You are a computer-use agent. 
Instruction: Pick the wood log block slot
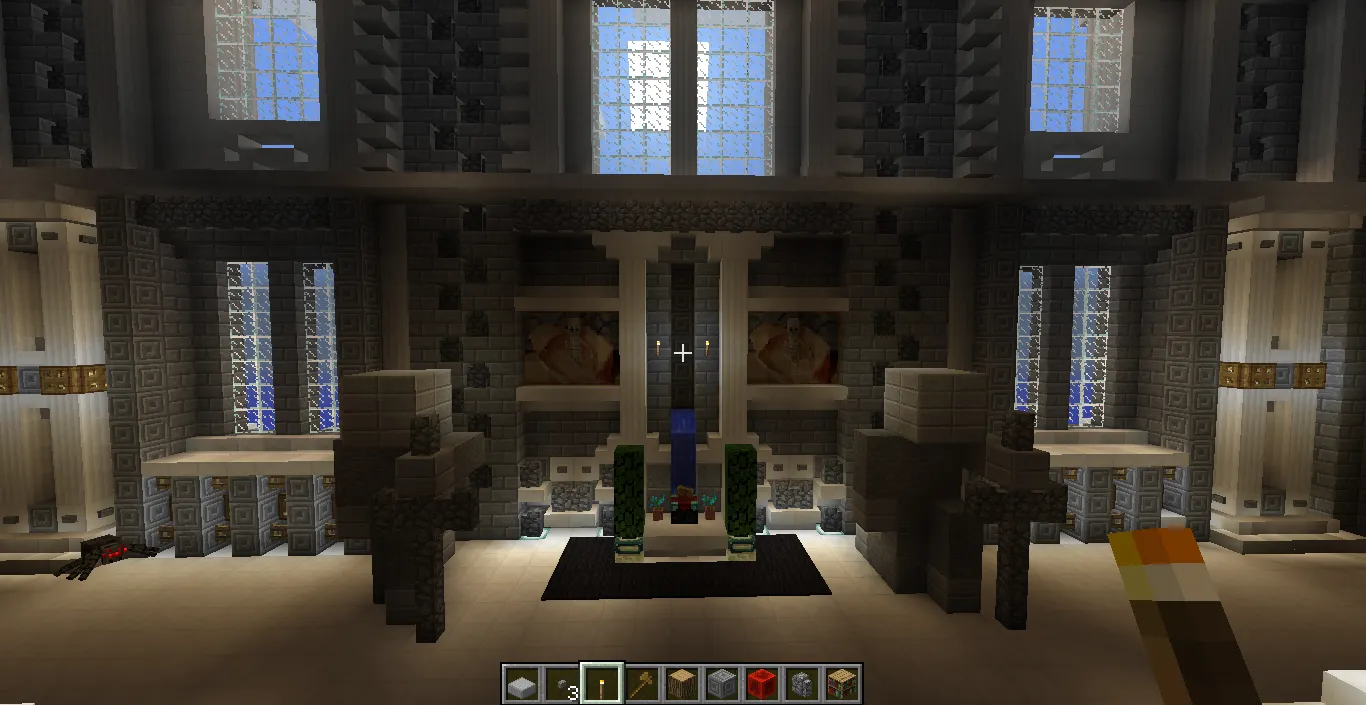point(681,684)
